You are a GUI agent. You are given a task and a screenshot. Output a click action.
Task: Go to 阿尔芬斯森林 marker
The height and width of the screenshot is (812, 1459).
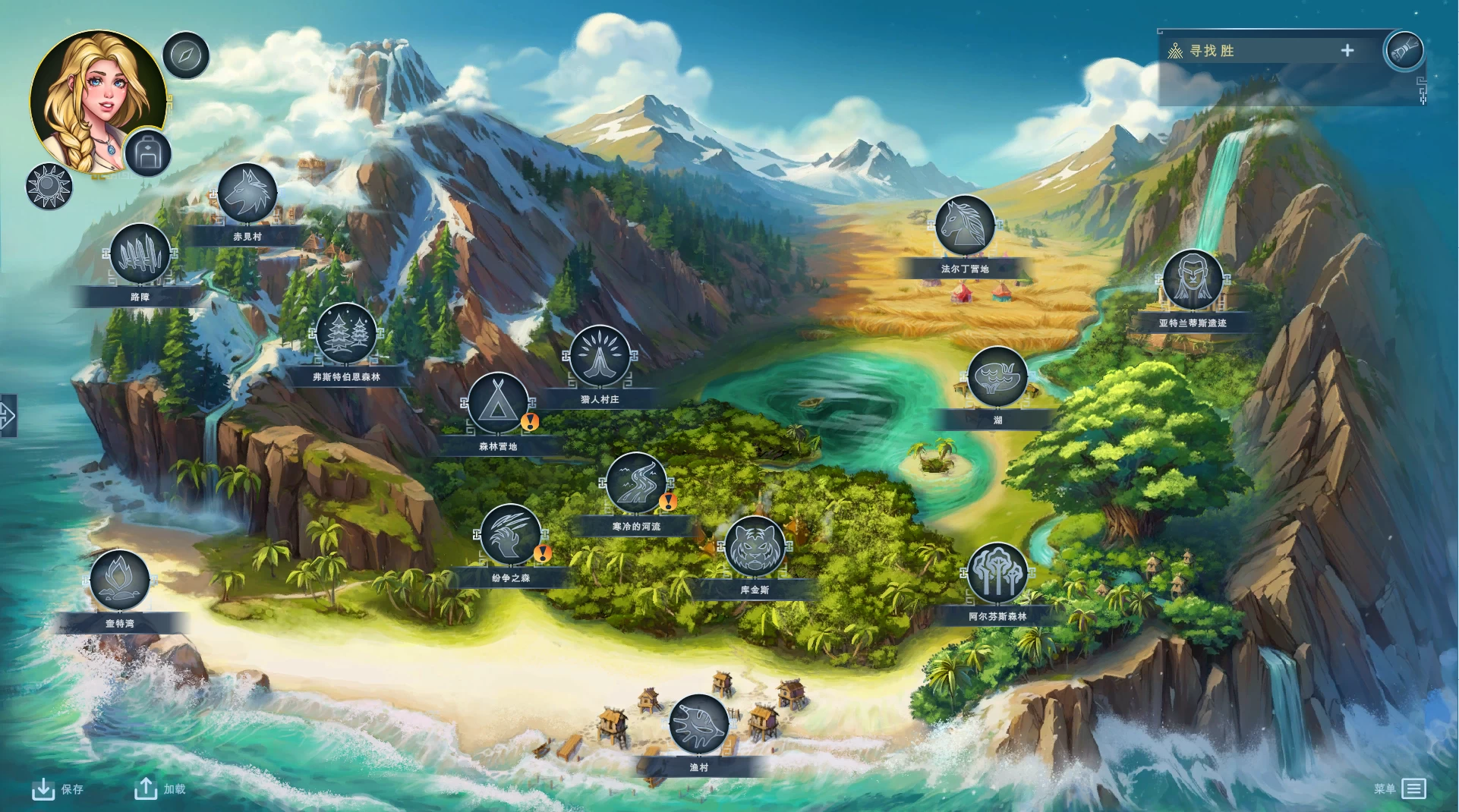coord(997,574)
